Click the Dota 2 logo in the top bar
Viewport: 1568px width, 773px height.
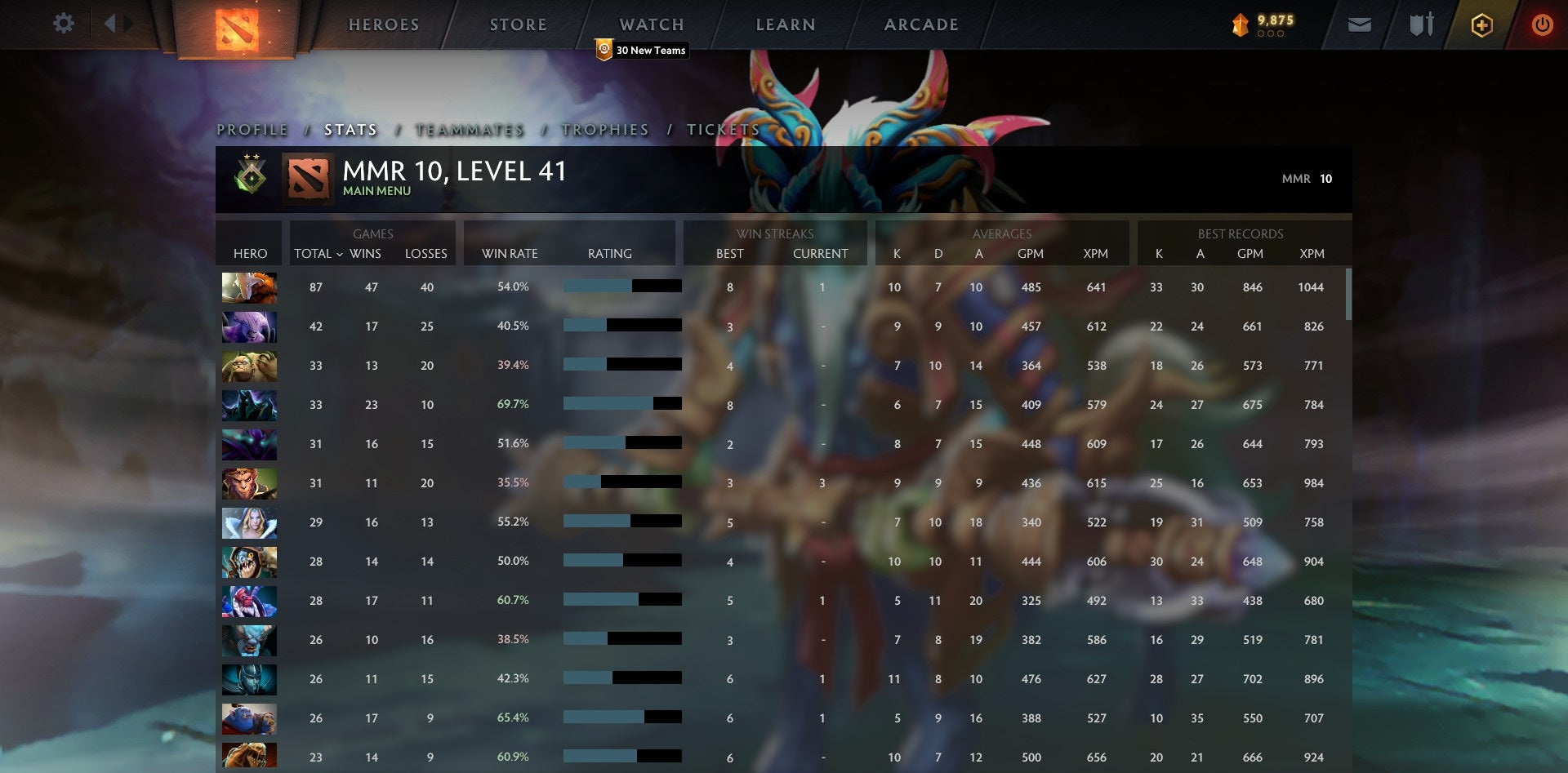[236, 27]
